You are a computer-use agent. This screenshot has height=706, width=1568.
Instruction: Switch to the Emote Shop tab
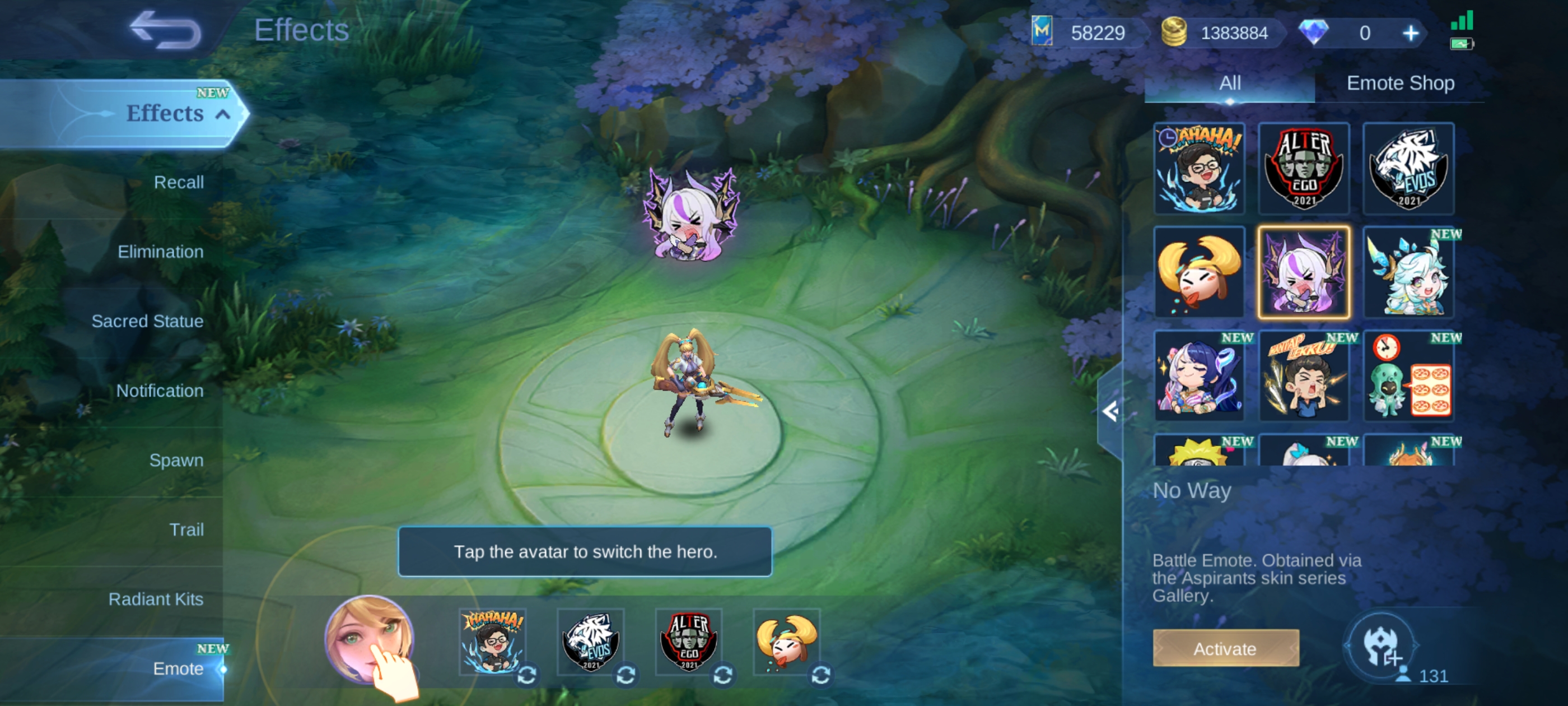point(1400,83)
